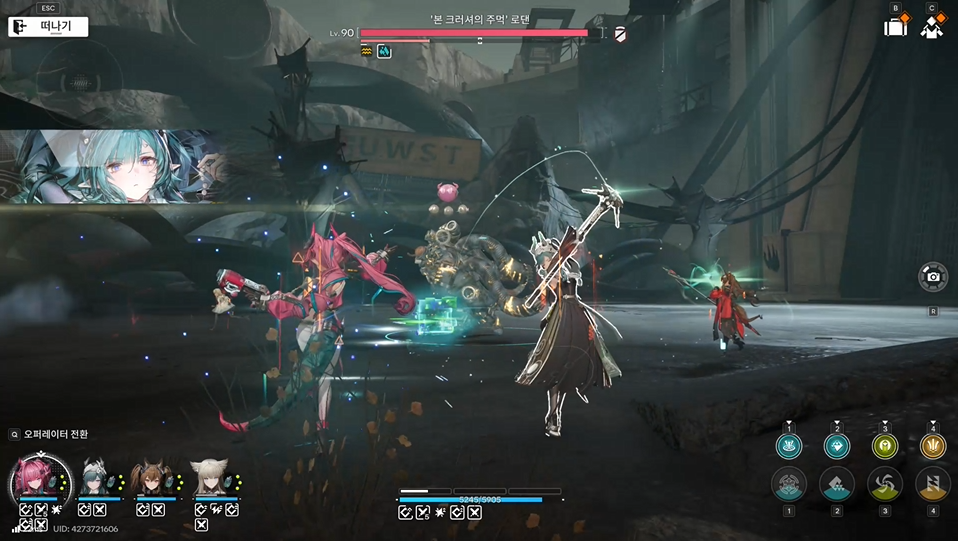Activate the green pillar ultimate icon
958x541 pixels.
click(x=885, y=447)
